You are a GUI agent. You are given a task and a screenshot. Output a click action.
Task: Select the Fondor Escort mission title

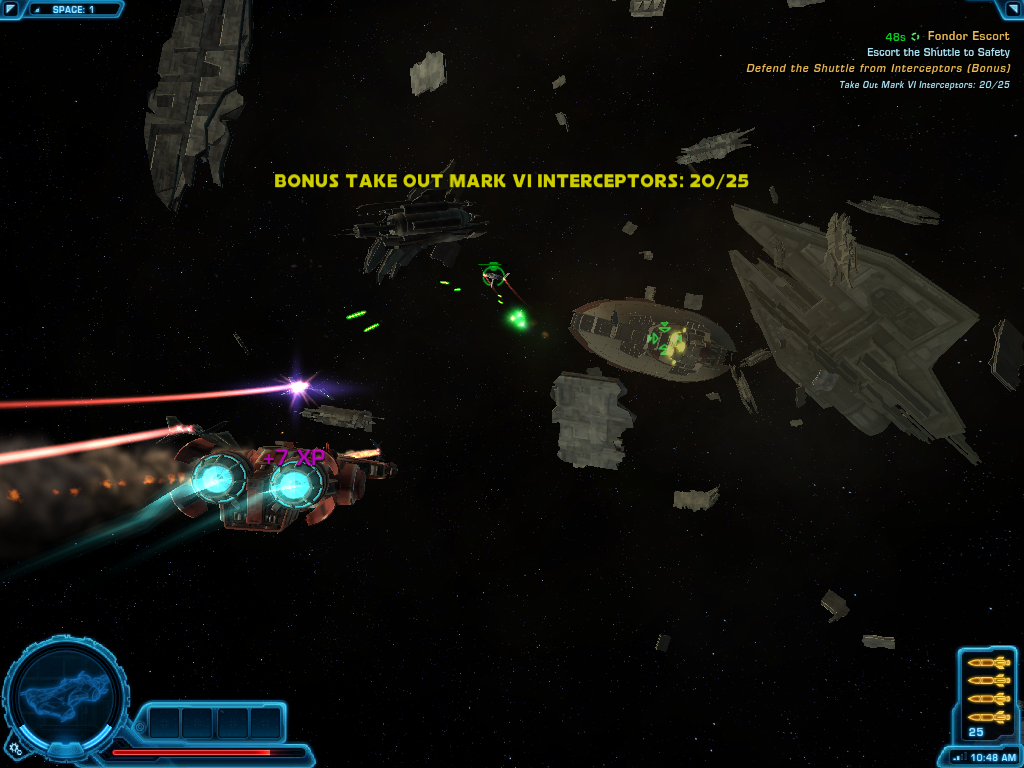tap(968, 36)
